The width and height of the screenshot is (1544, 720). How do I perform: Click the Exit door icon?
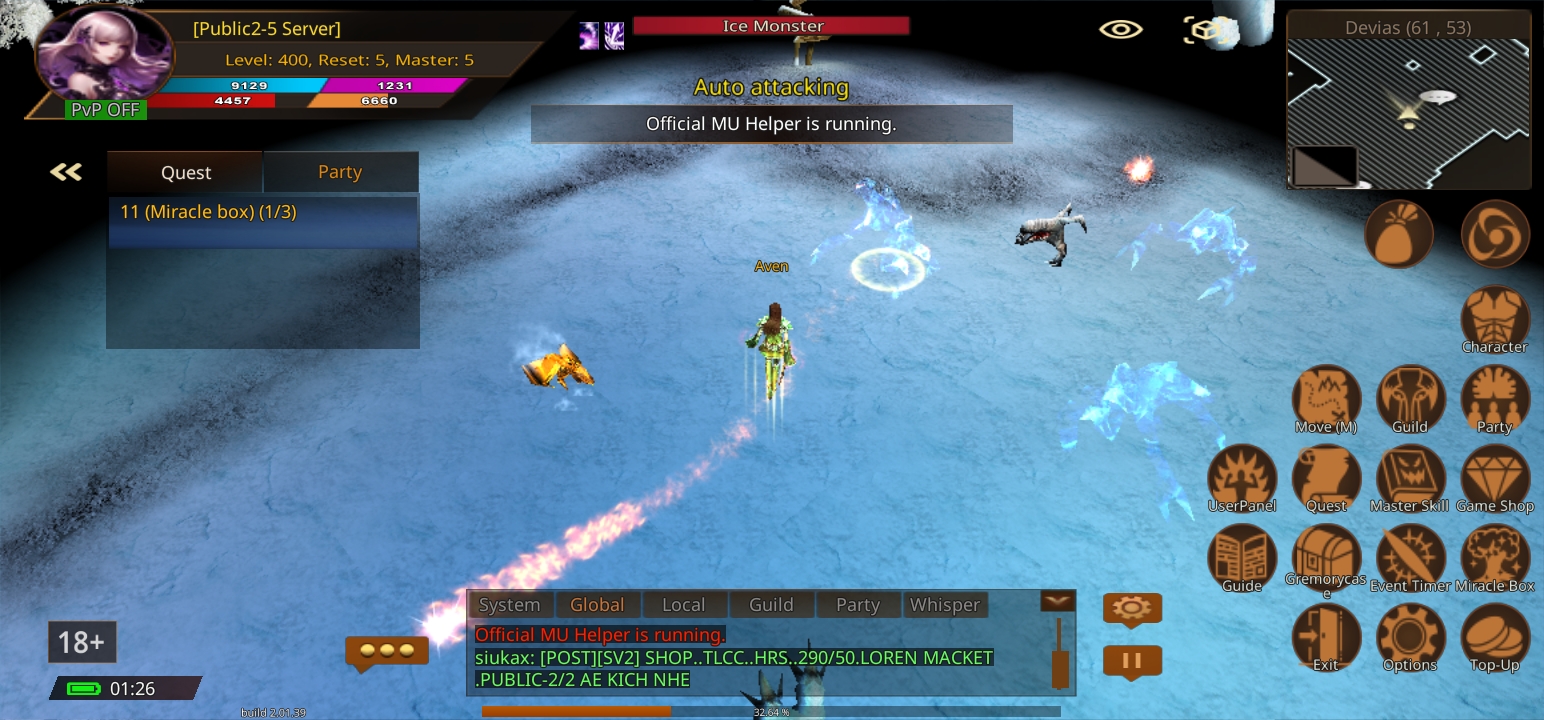click(1326, 636)
